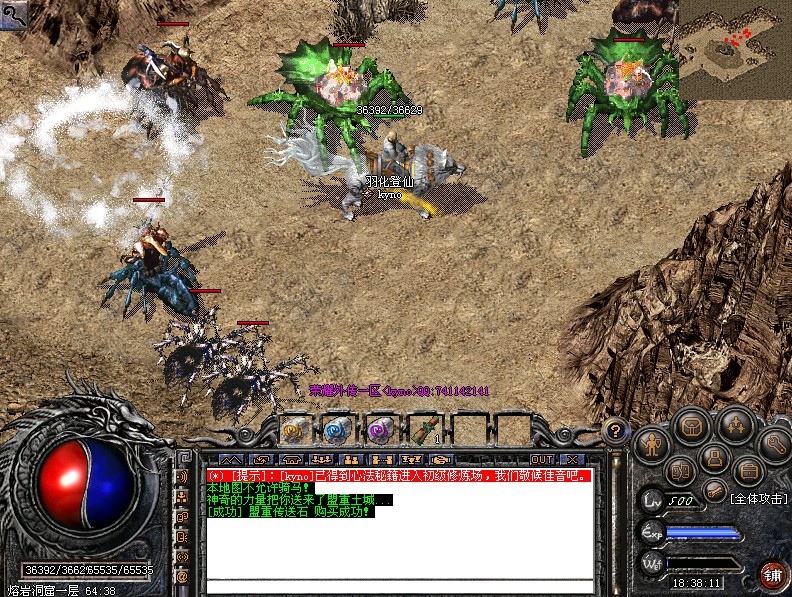The width and height of the screenshot is (792, 597).
Task: Click the hook icon in the corner
Action: click(x=12, y=12)
